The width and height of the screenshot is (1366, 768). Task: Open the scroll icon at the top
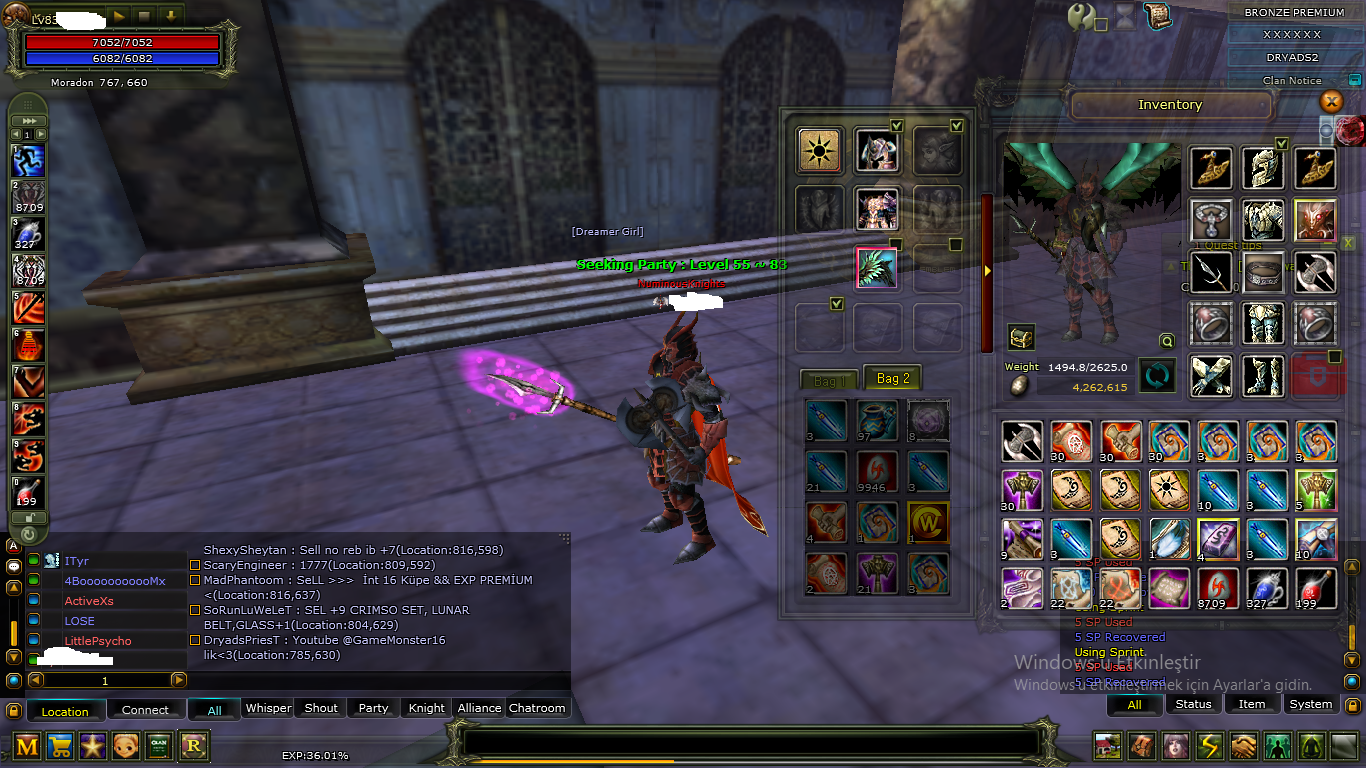[1157, 16]
